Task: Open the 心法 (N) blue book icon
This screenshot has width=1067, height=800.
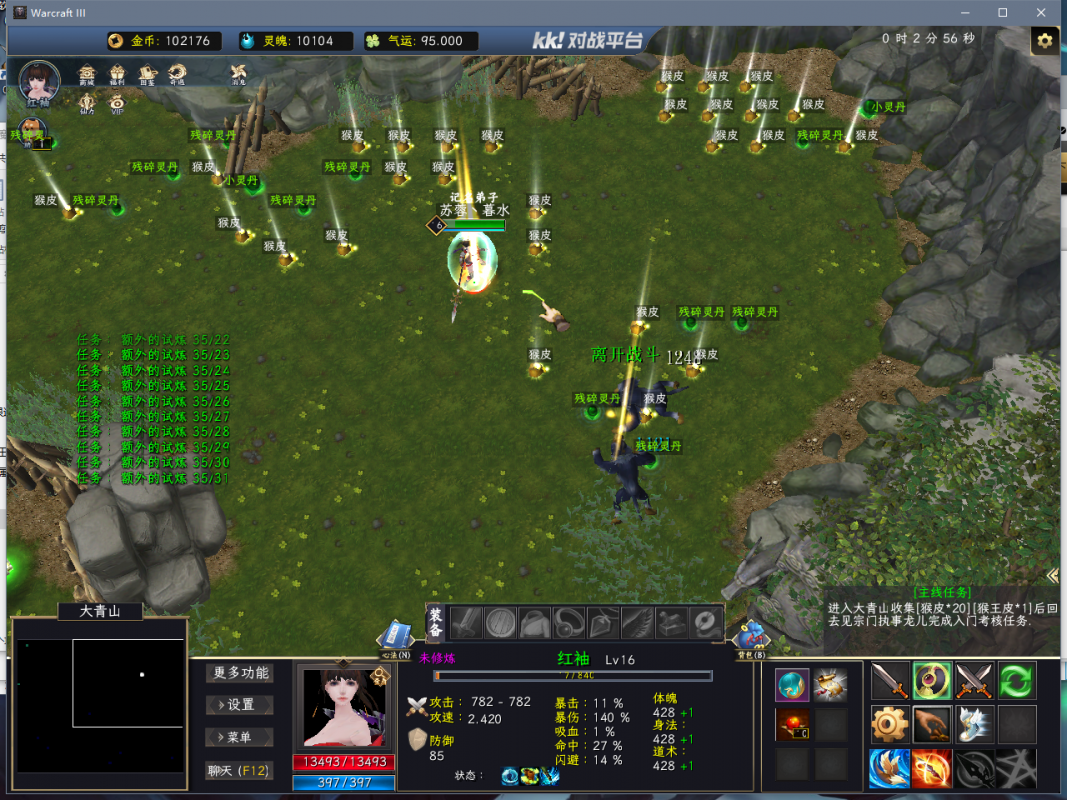Action: [x=397, y=635]
